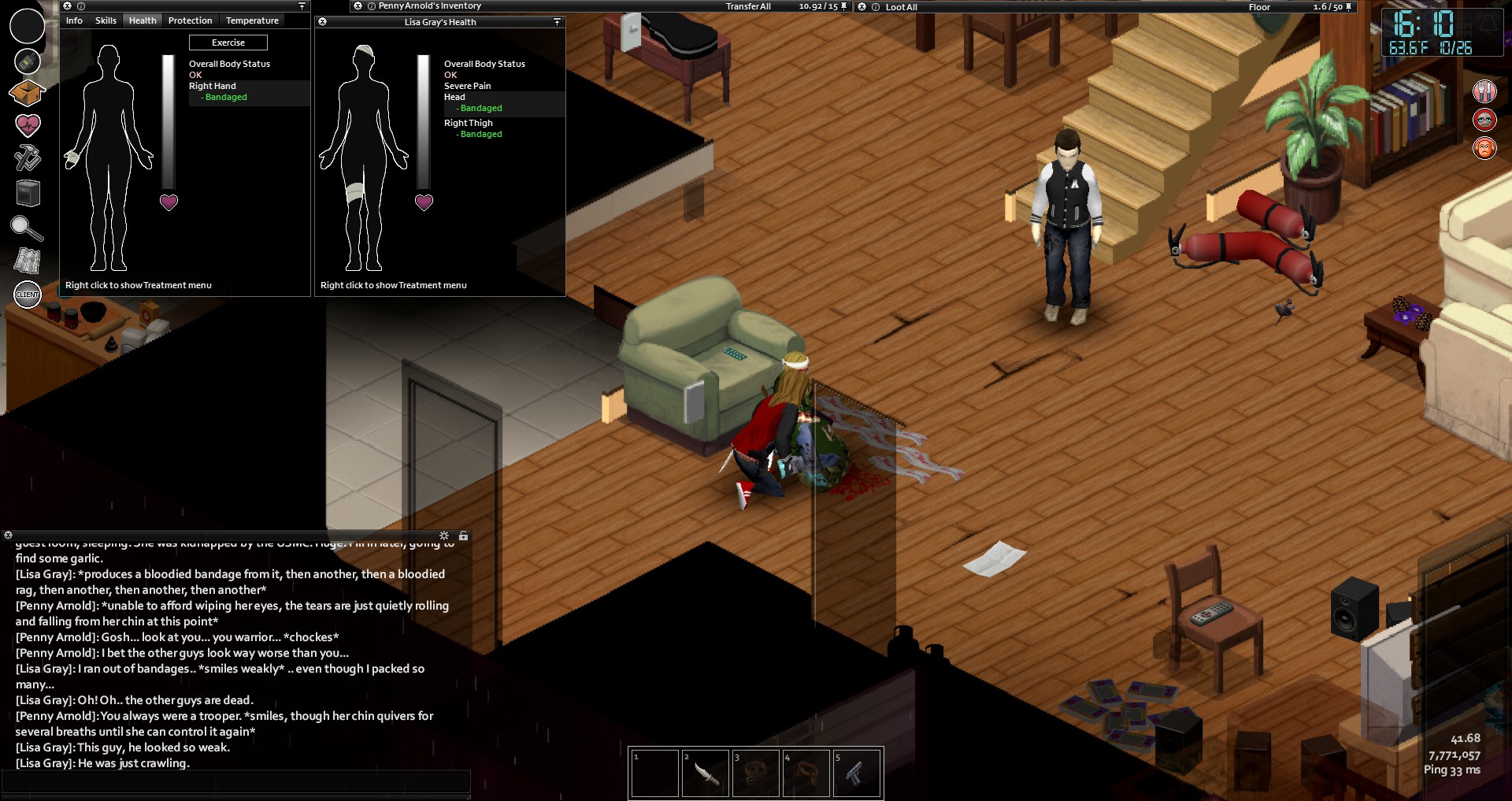Viewport: 1512px width, 801px height.
Task: Open the map icon in sidebar
Action: [x=28, y=260]
